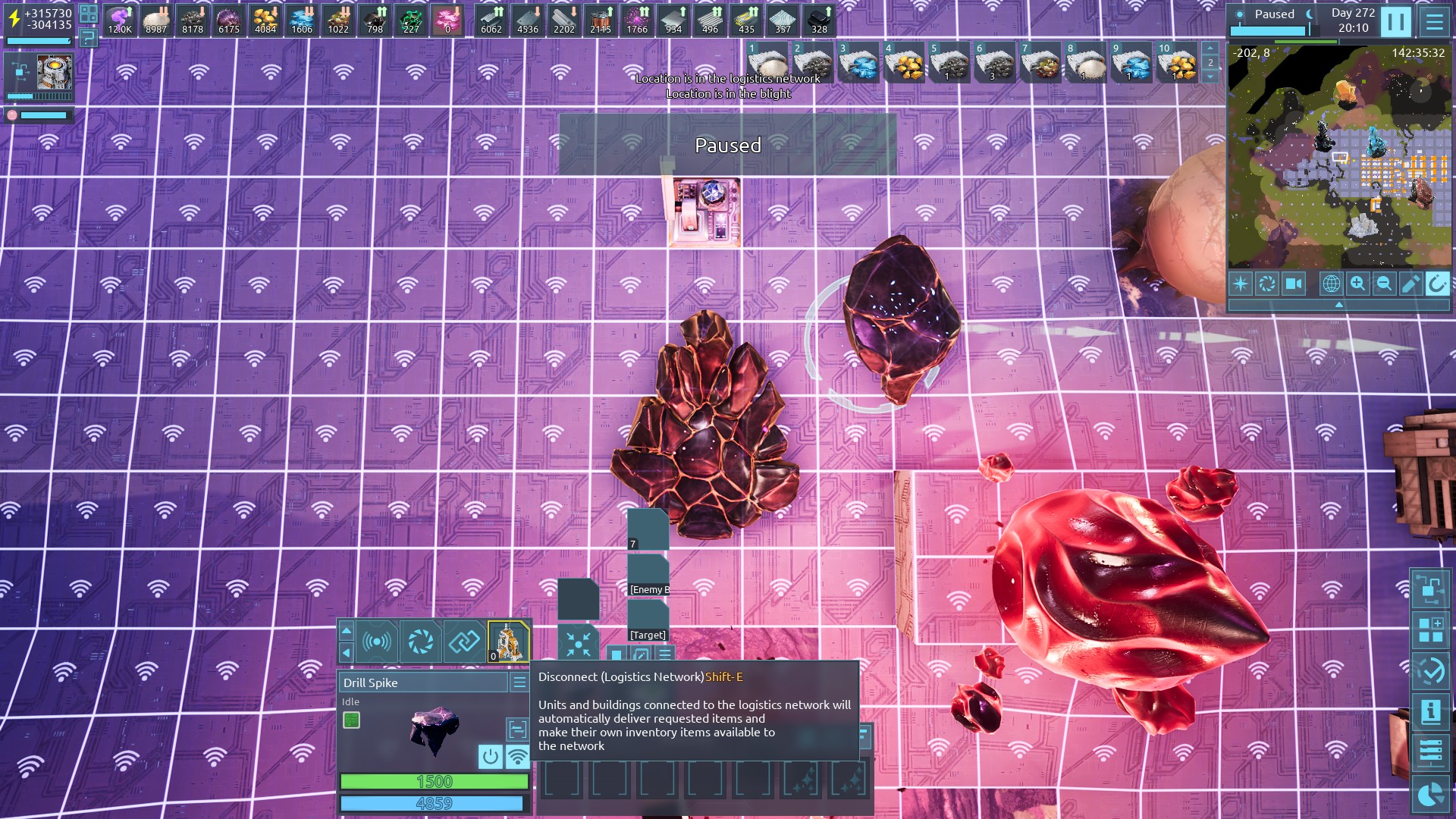Image resolution: width=1456 pixels, height=819 pixels.
Task: Select the research thumbnail in the top-left panel
Action: (x=55, y=72)
